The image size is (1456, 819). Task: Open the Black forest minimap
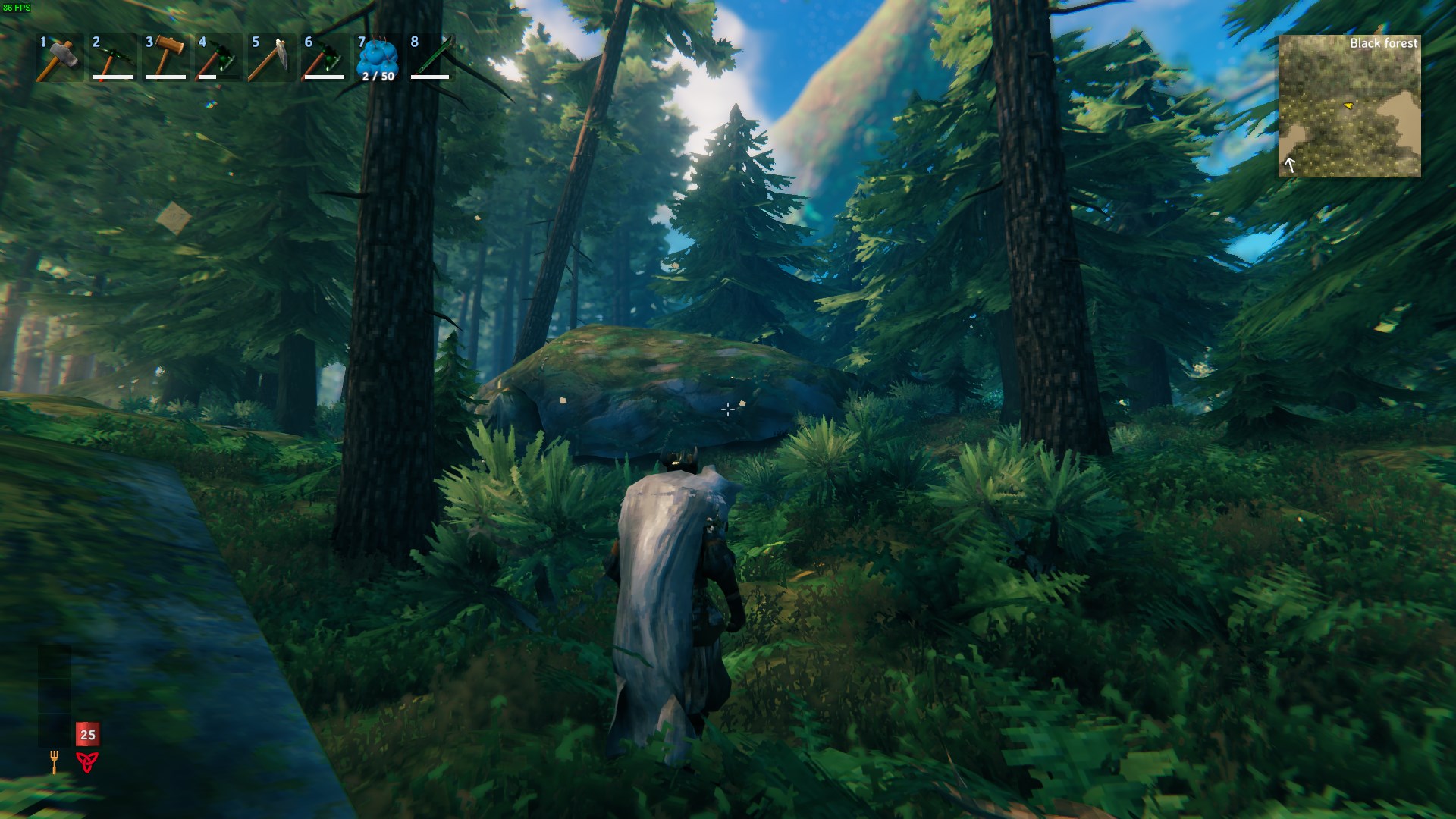pos(1349,106)
